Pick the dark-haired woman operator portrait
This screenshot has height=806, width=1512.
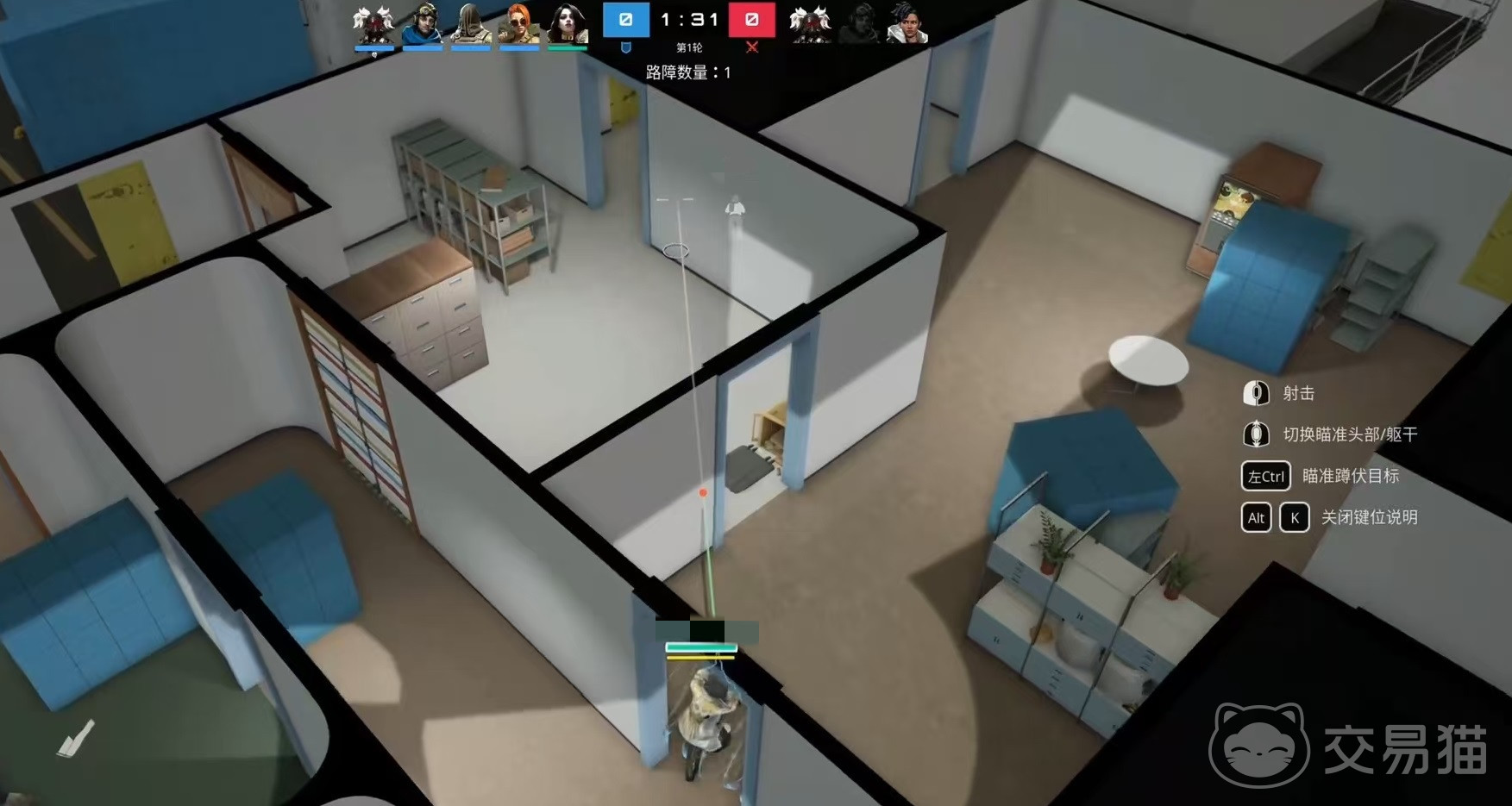568,23
